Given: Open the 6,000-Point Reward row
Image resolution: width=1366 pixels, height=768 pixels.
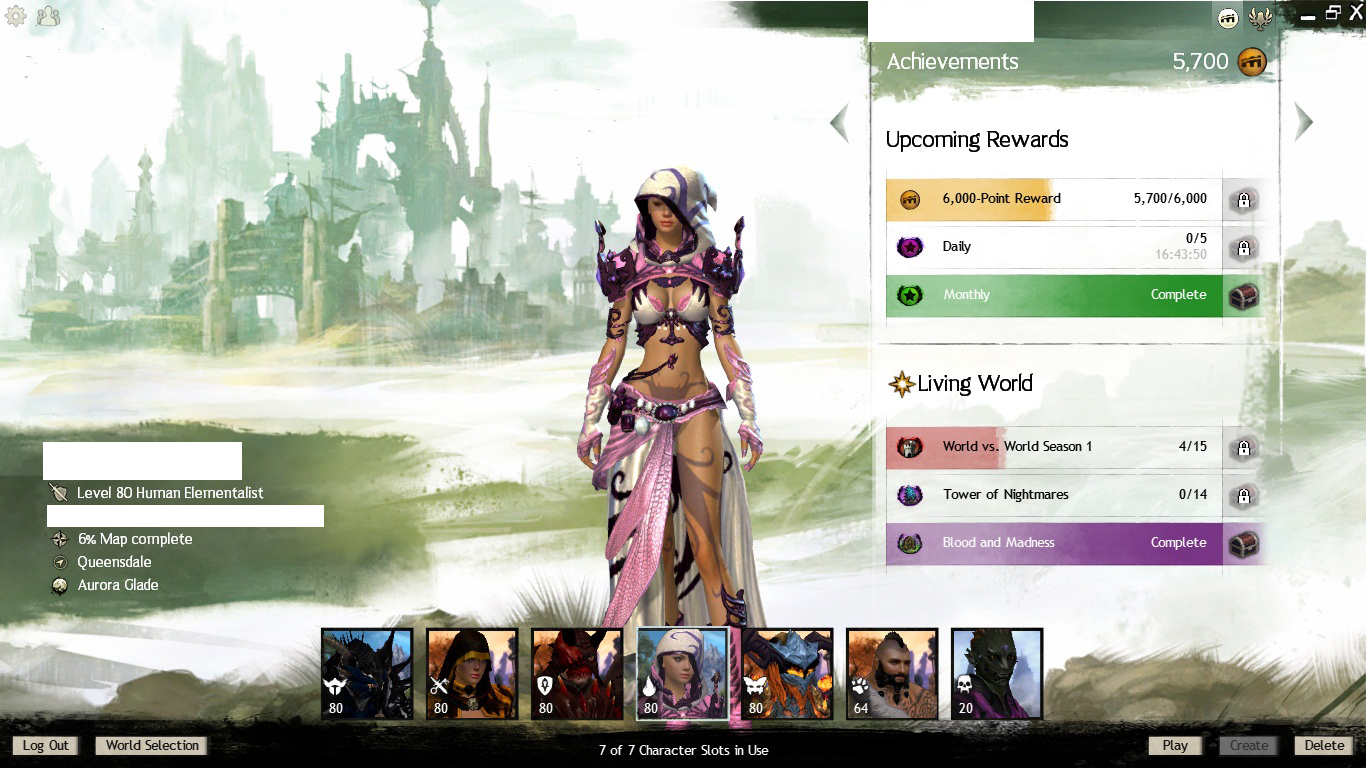Looking at the screenshot, I should click(1054, 199).
